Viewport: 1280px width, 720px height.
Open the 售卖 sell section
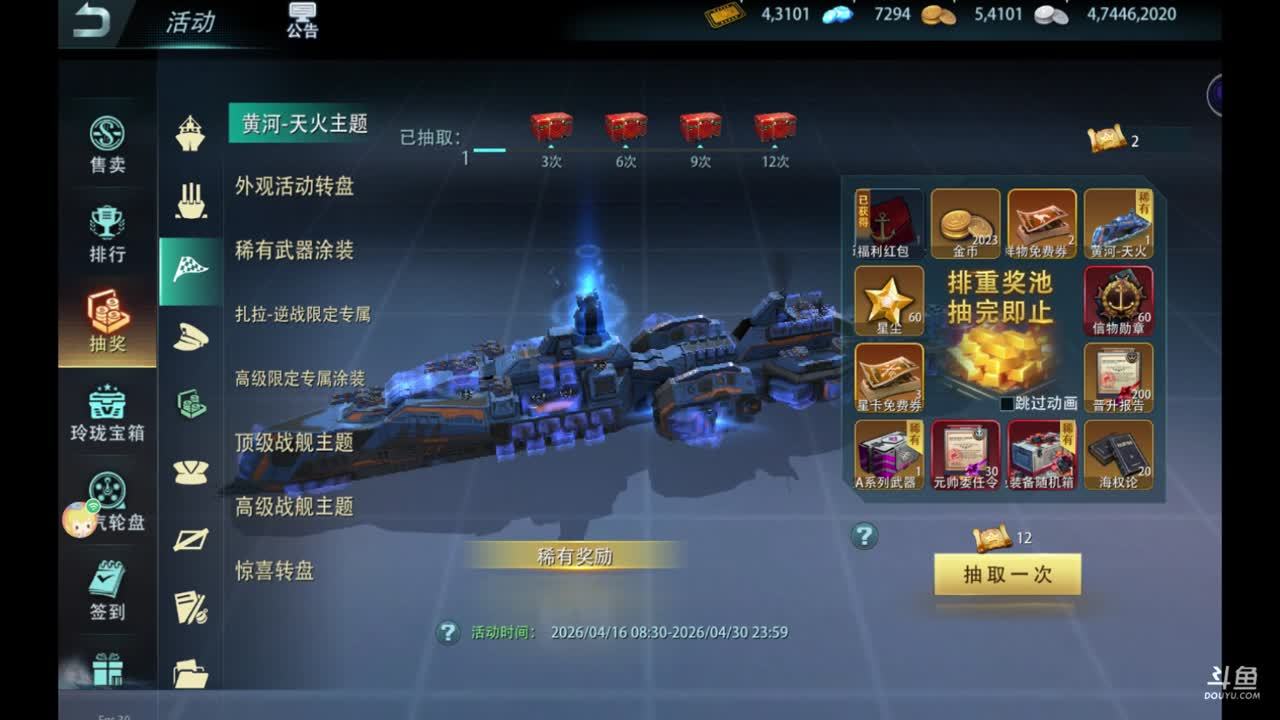click(x=107, y=145)
